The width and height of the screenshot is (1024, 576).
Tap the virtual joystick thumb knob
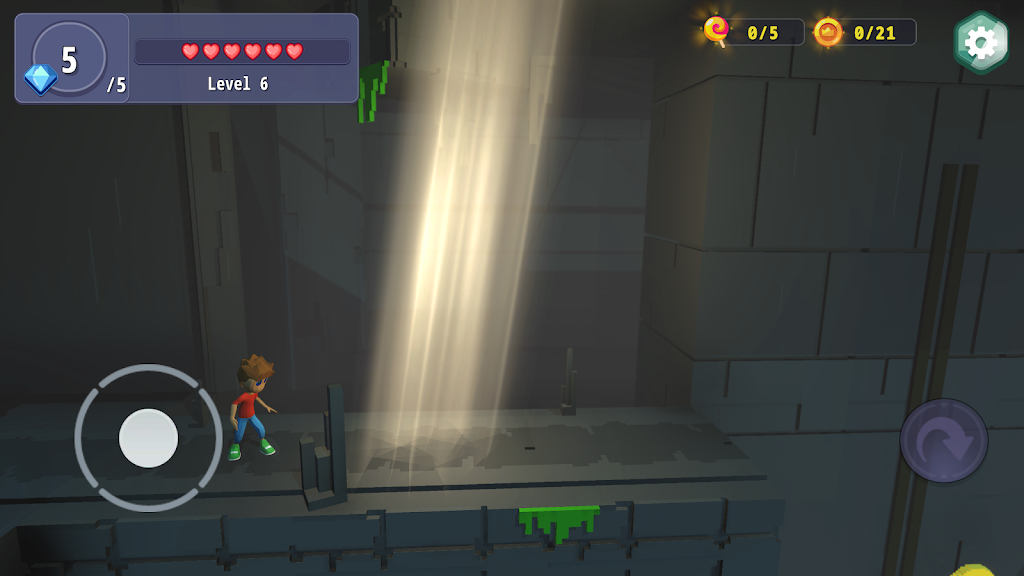coord(148,438)
